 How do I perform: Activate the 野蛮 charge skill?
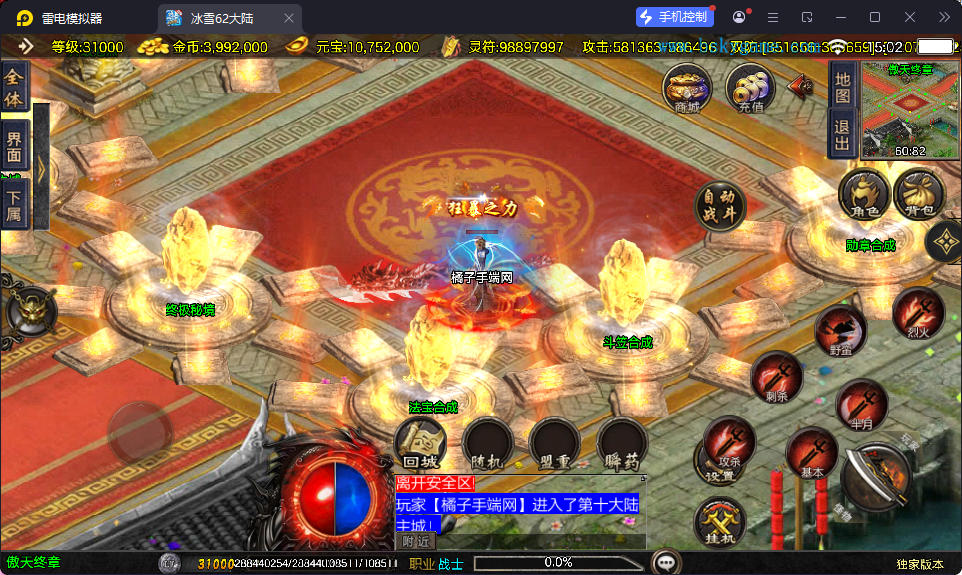[x=840, y=332]
